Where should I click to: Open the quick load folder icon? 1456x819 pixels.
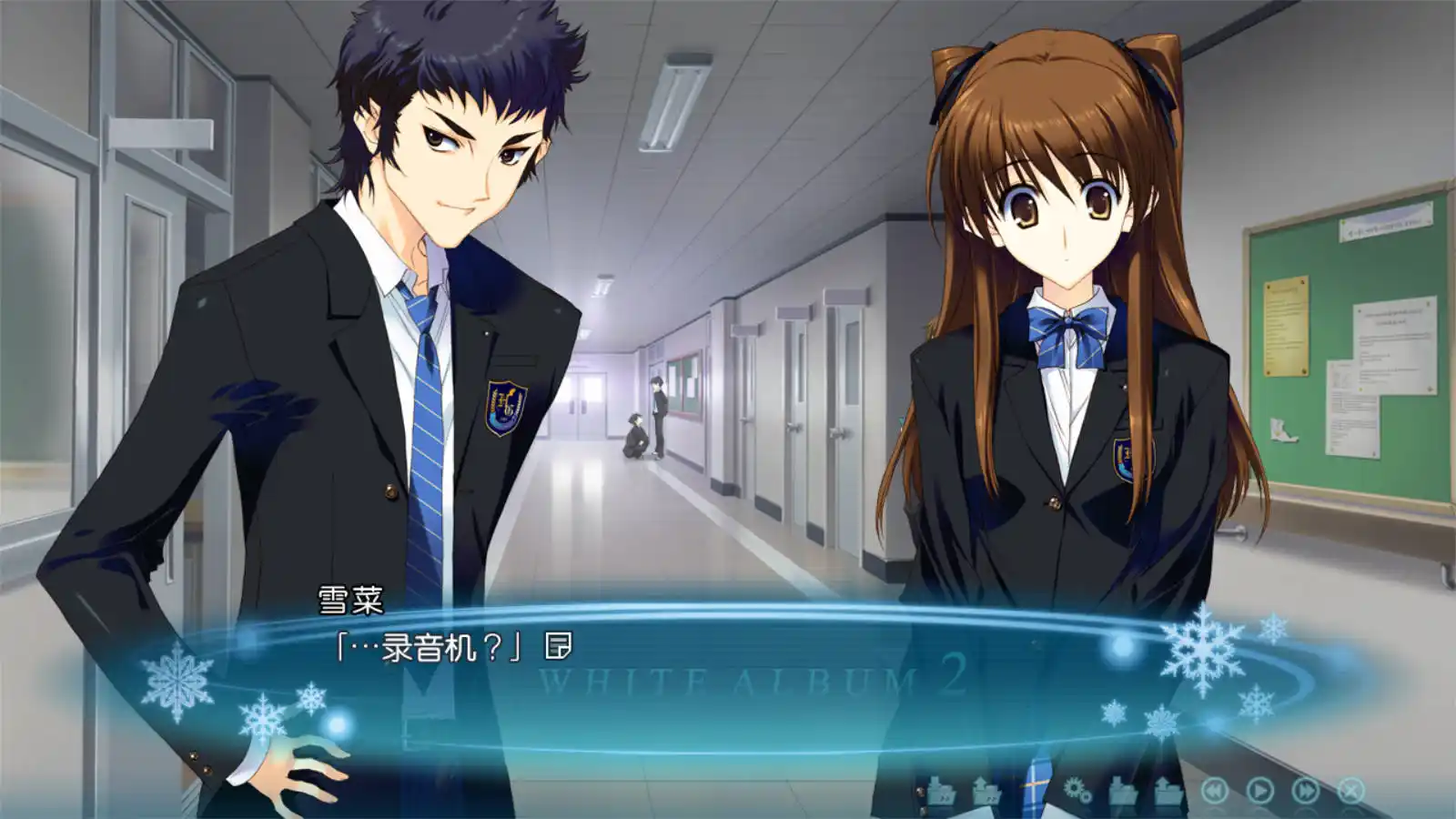point(987,790)
